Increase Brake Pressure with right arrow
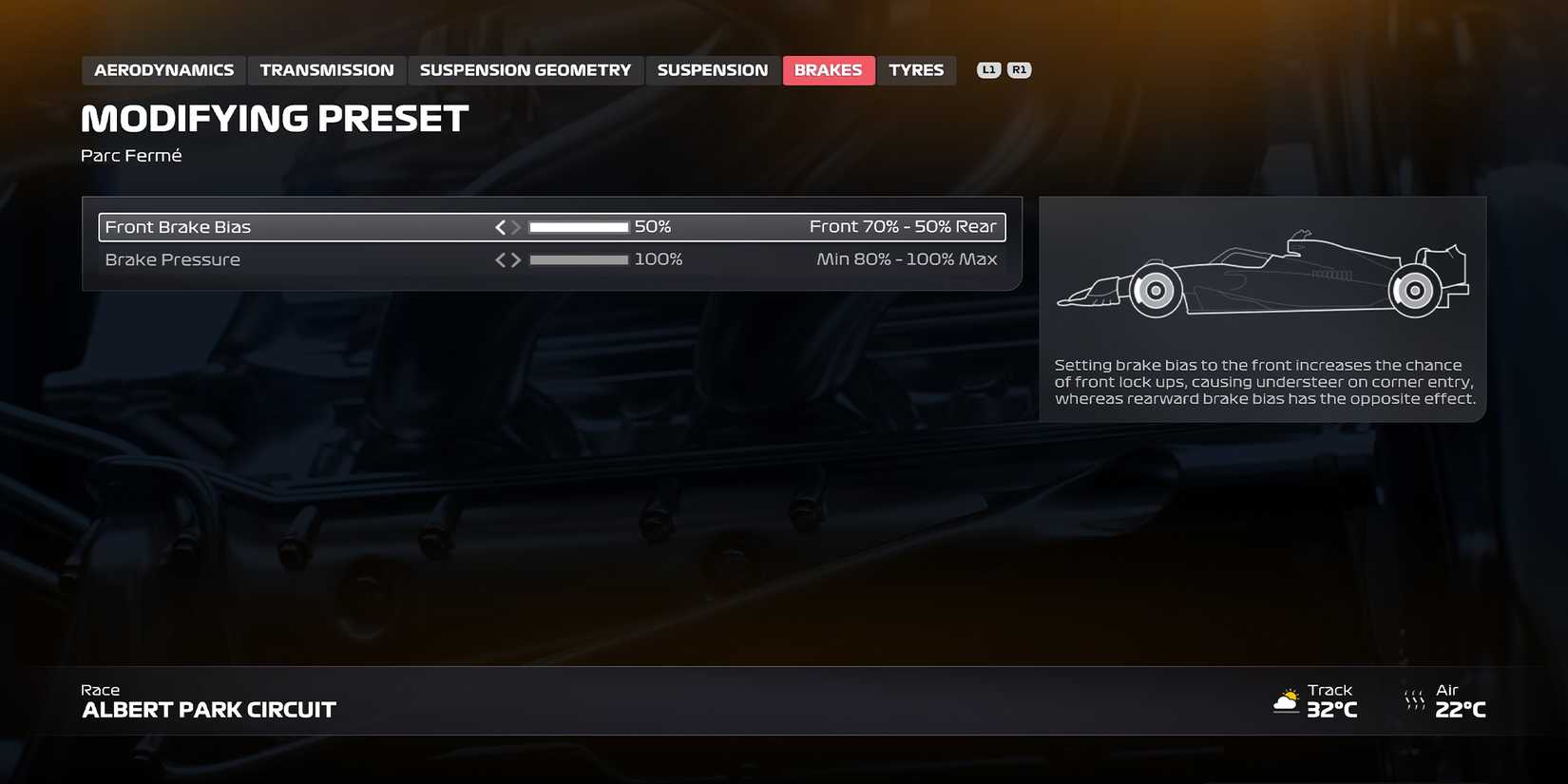 (516, 258)
